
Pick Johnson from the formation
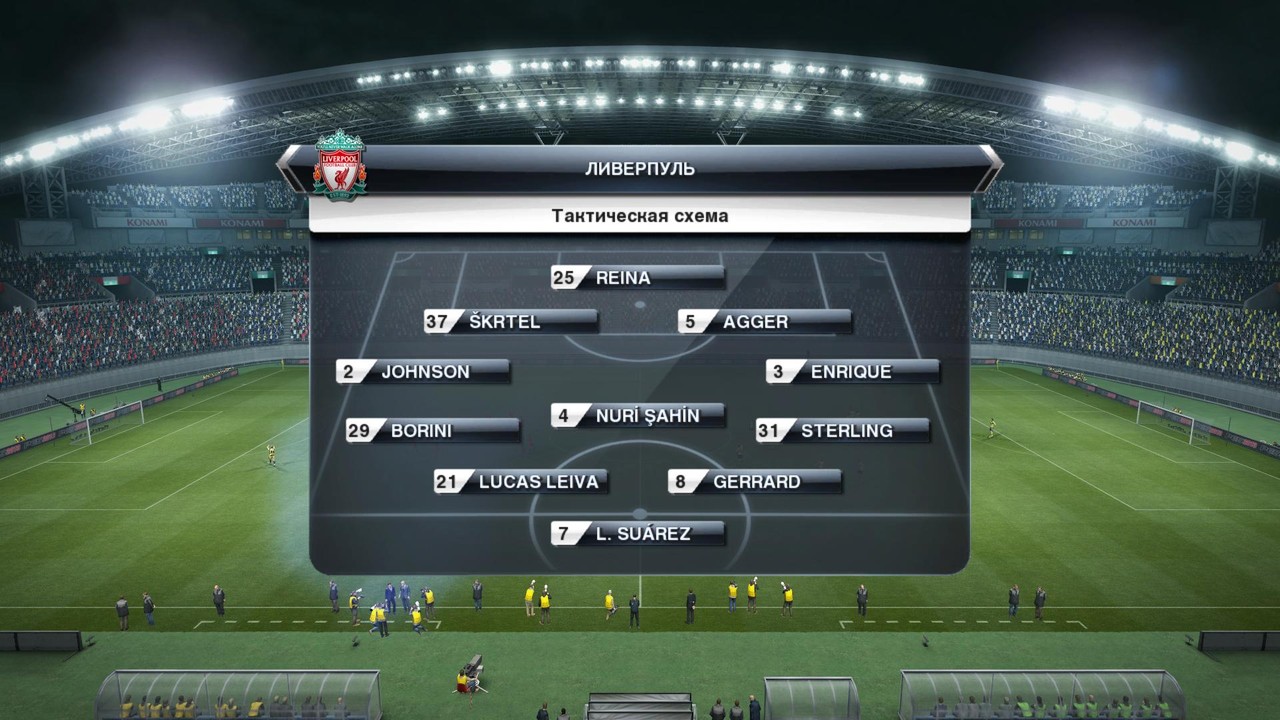423,372
